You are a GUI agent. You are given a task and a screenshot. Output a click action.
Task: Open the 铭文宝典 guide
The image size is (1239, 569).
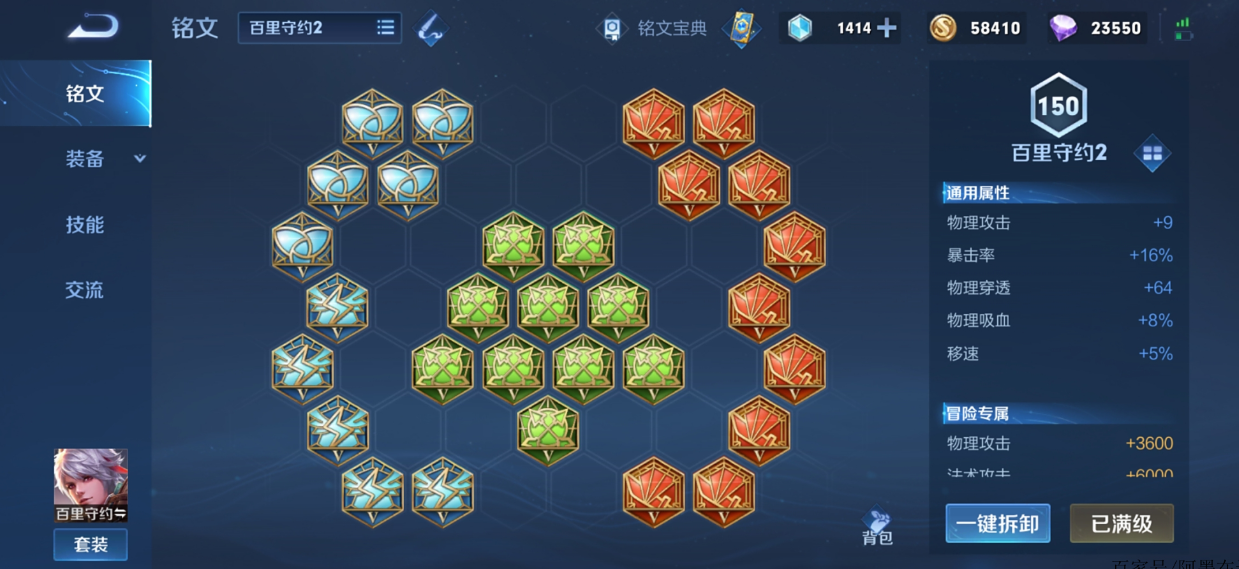[x=654, y=28]
